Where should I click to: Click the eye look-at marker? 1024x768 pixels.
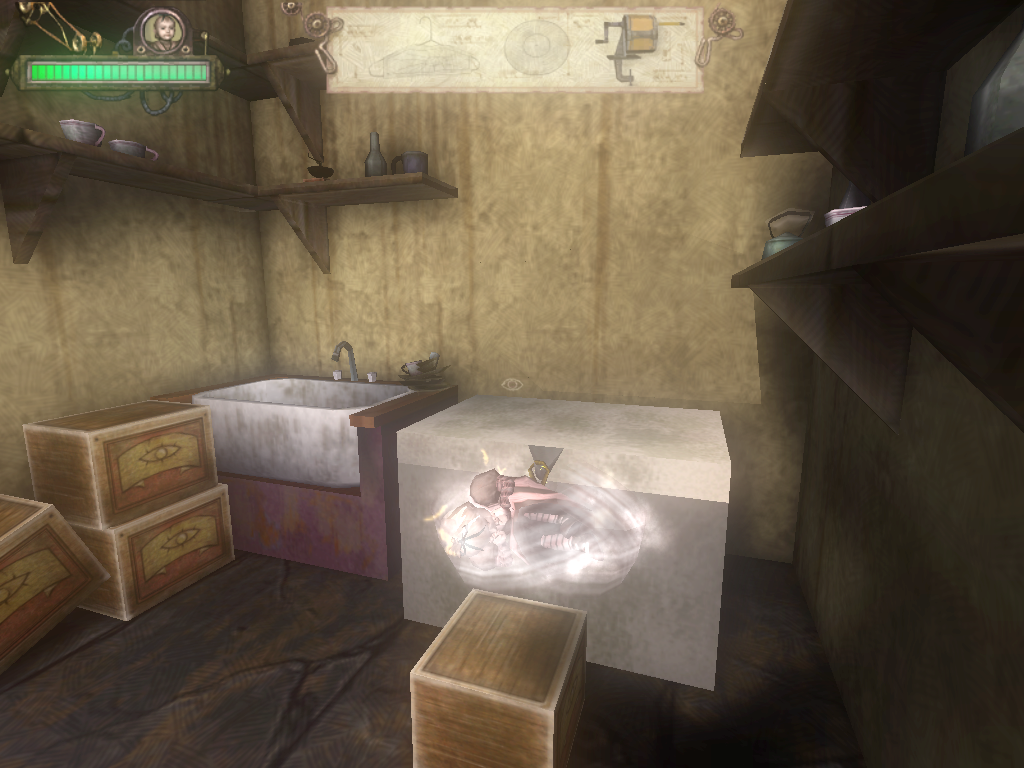coord(512,384)
